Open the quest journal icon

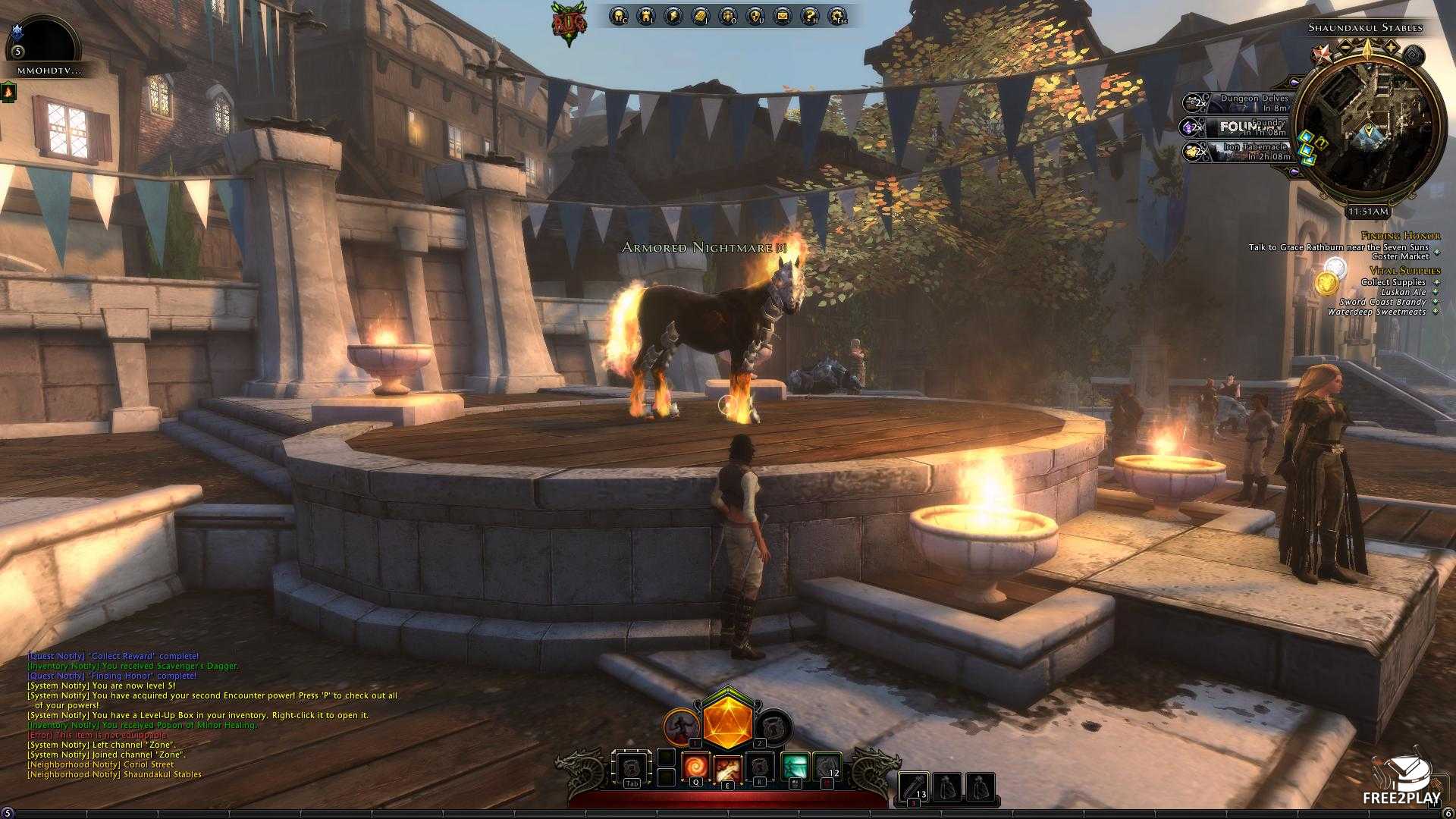(x=701, y=16)
